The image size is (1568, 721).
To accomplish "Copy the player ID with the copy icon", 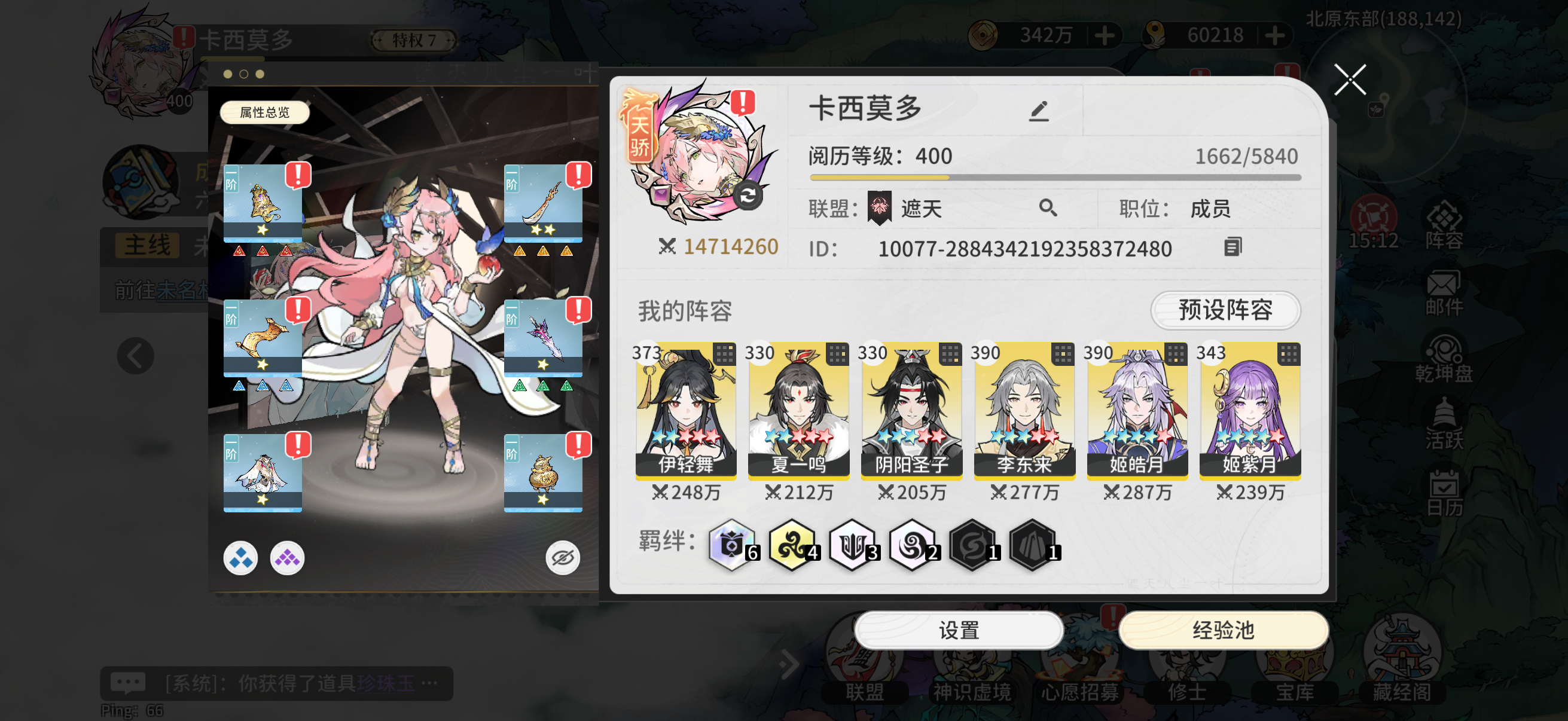I will tap(1234, 248).
